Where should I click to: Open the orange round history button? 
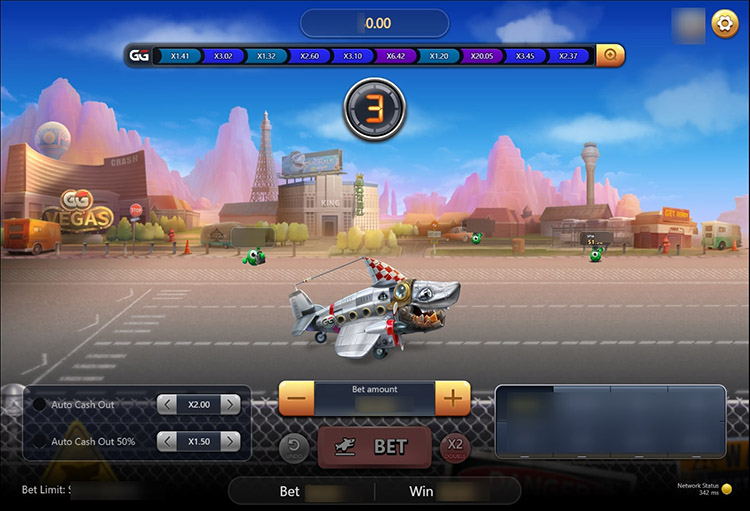pyautogui.click(x=610, y=56)
